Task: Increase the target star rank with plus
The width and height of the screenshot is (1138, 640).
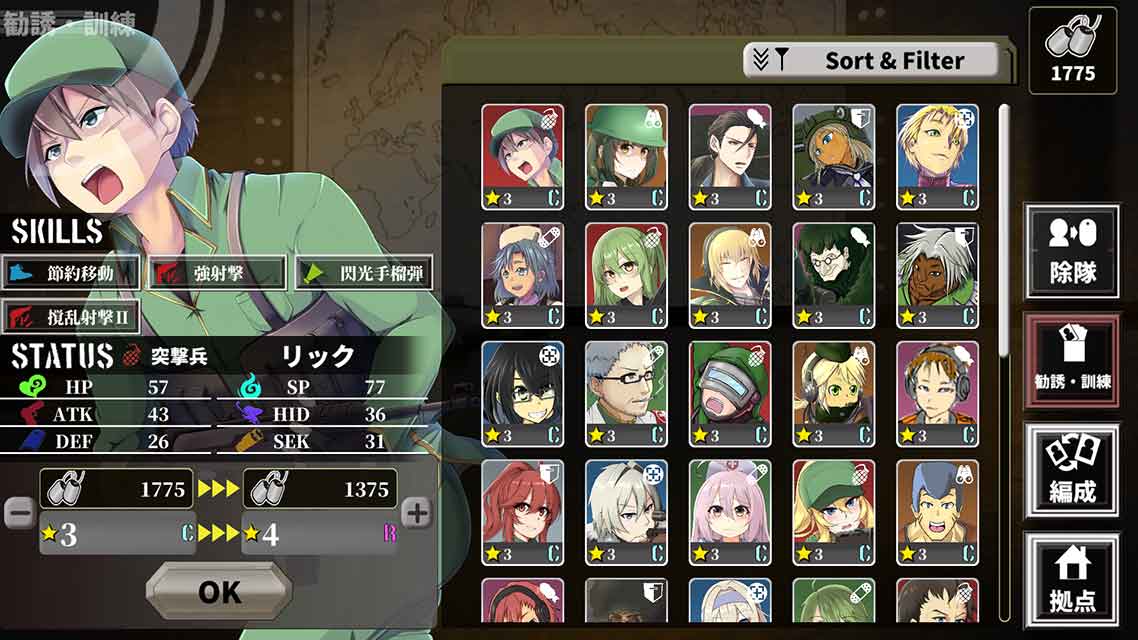Action: click(x=416, y=514)
